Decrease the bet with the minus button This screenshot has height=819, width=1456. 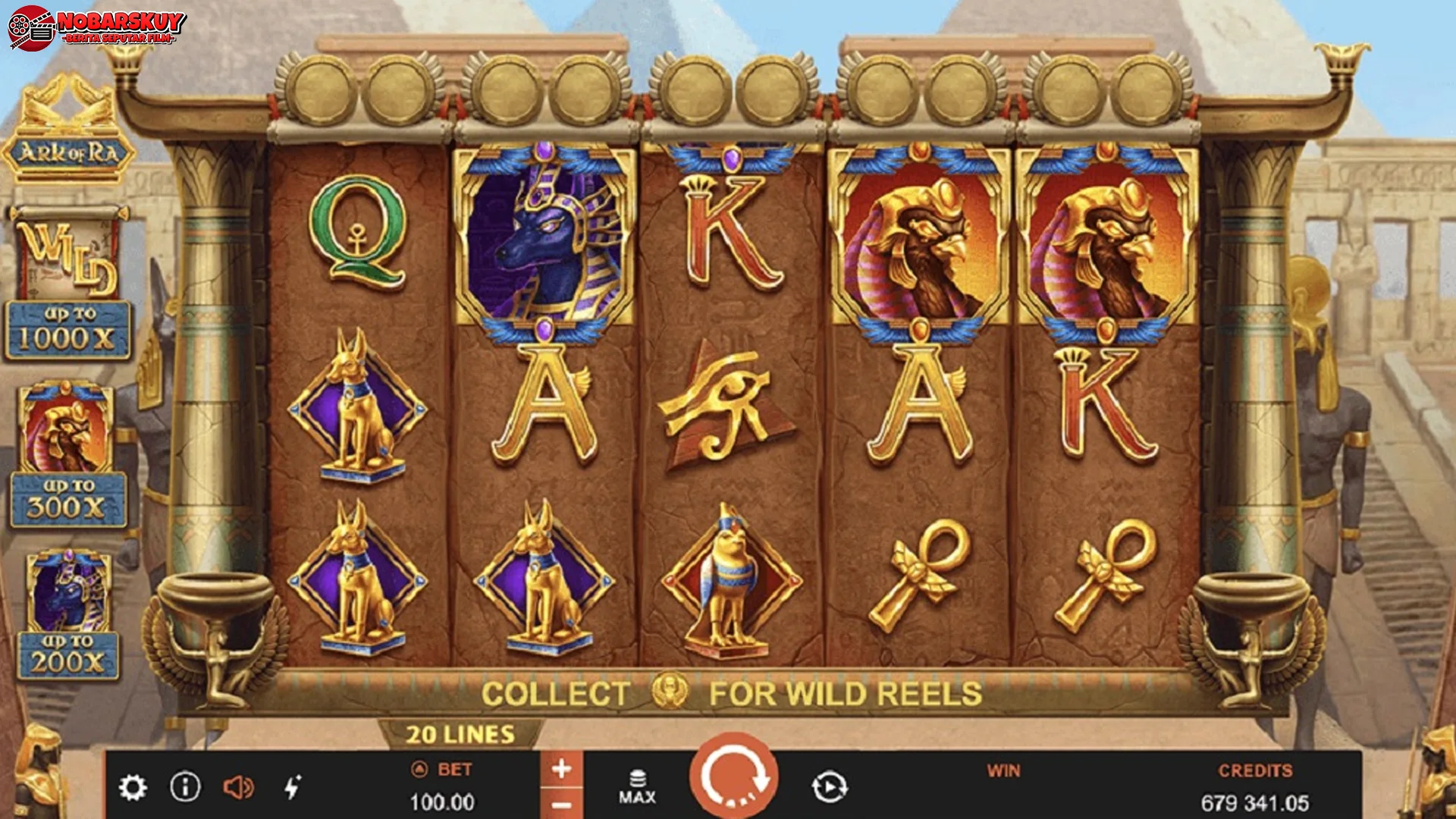[x=561, y=805]
